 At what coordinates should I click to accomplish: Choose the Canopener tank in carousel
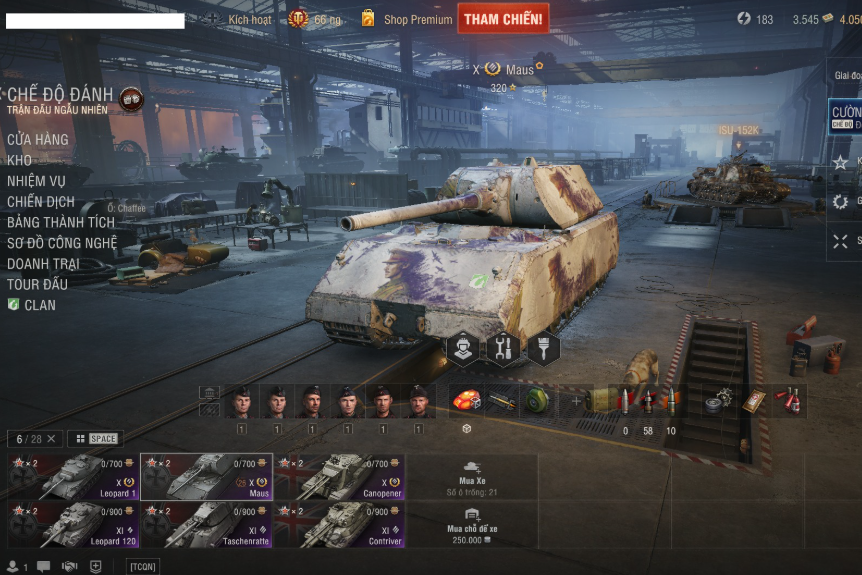point(340,477)
